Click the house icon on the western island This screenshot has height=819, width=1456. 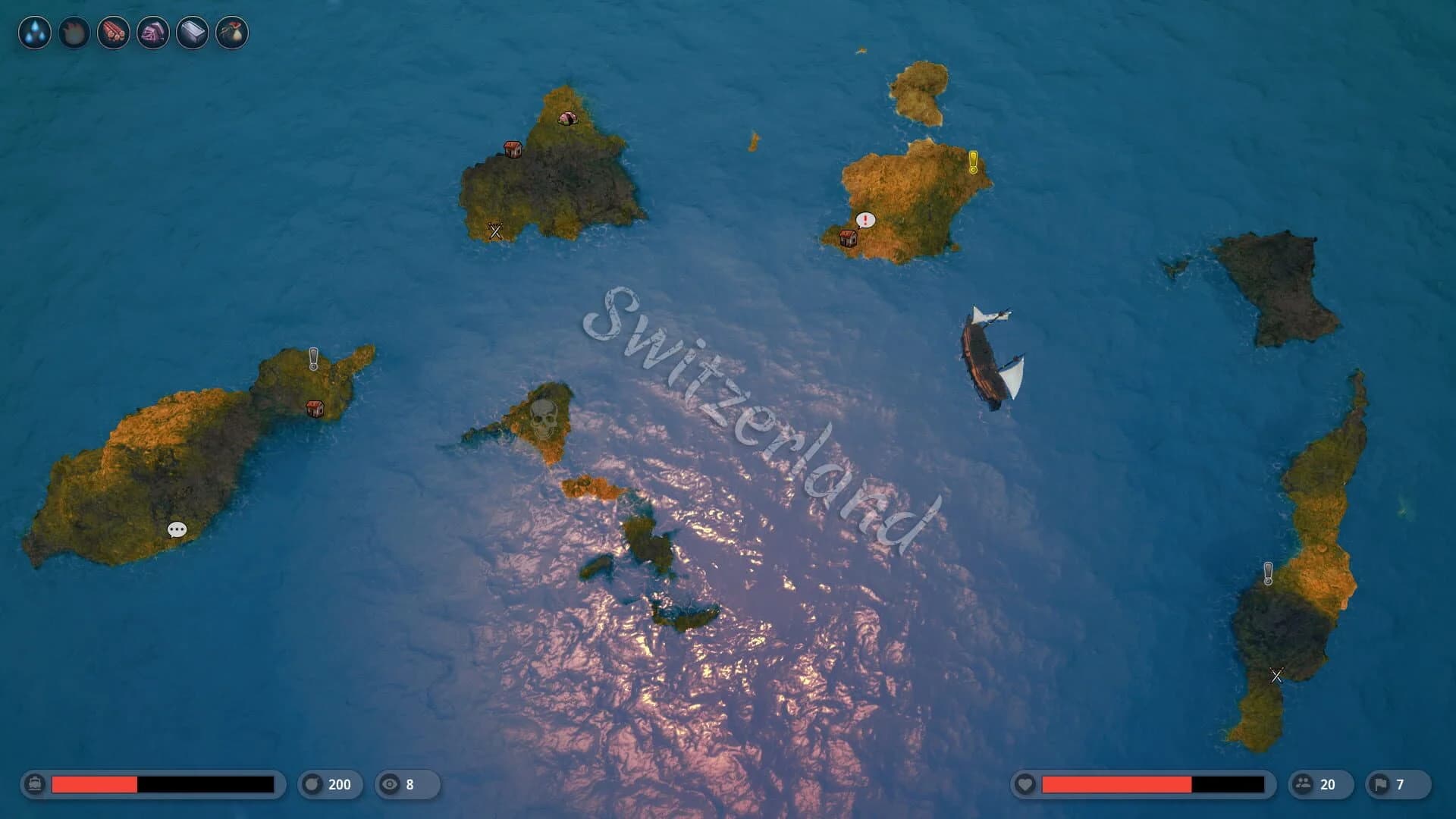[x=315, y=407]
